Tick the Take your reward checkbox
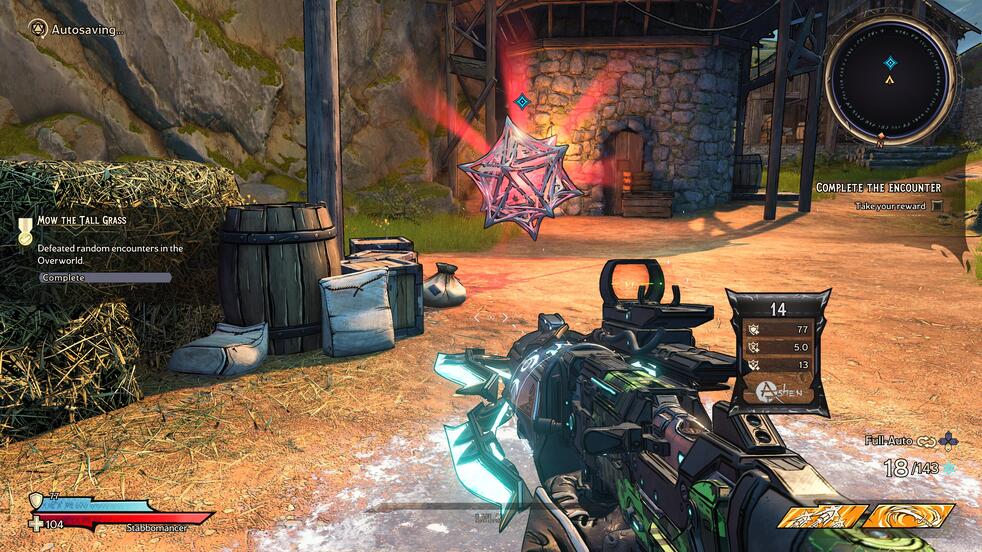 (x=937, y=206)
